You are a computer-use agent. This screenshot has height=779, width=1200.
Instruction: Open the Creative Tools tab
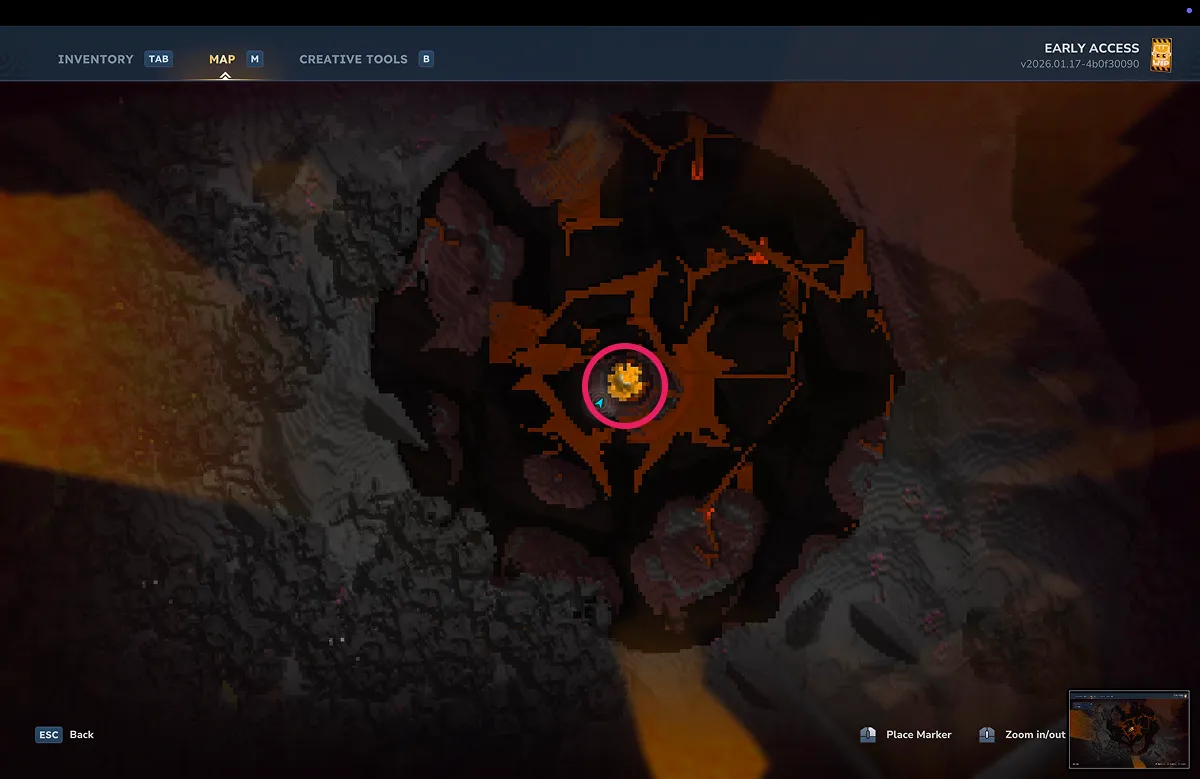click(x=352, y=59)
